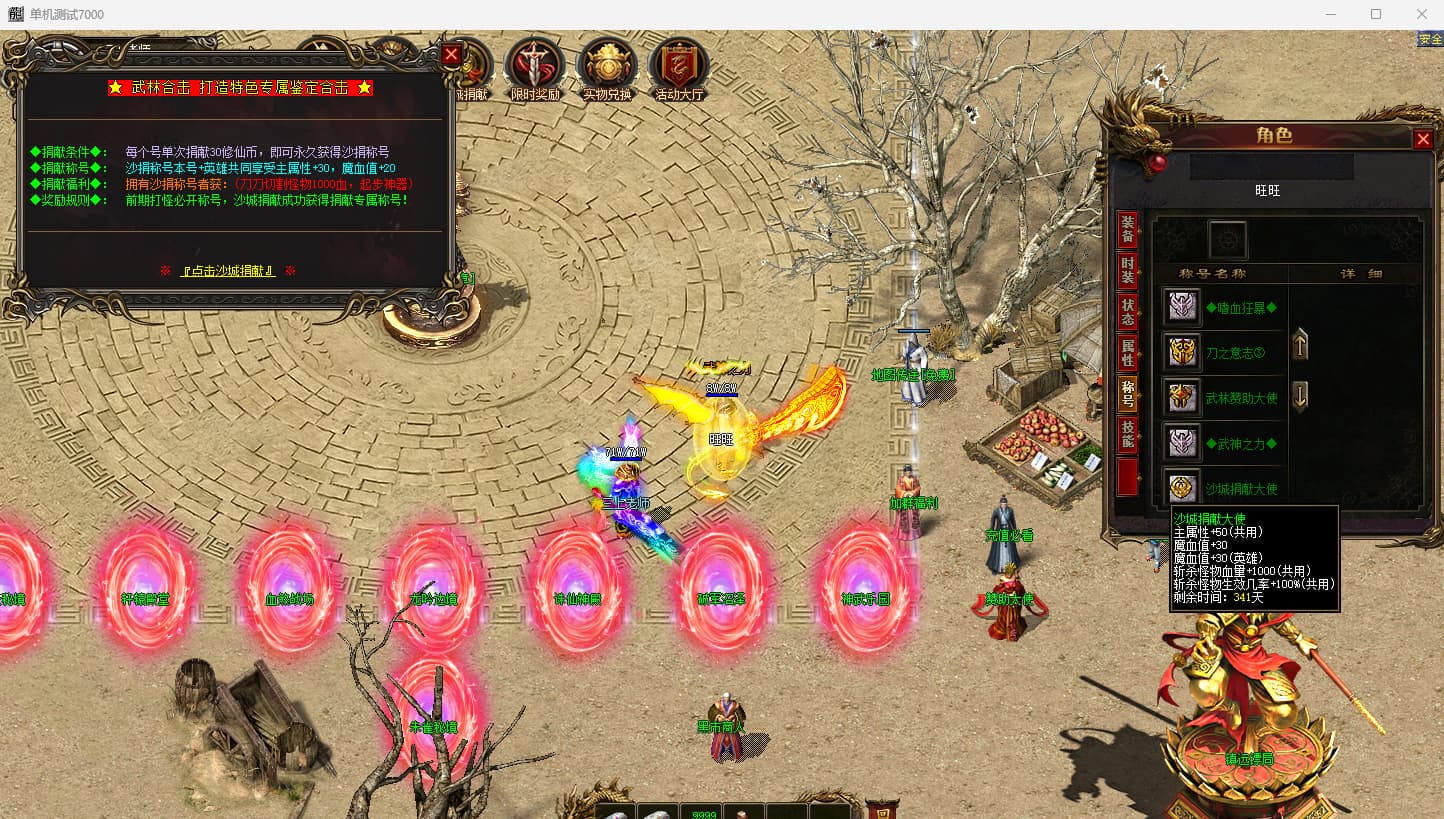Switch to the 装备 equipment tab
The image size is (1444, 819).
pyautogui.click(x=1127, y=230)
